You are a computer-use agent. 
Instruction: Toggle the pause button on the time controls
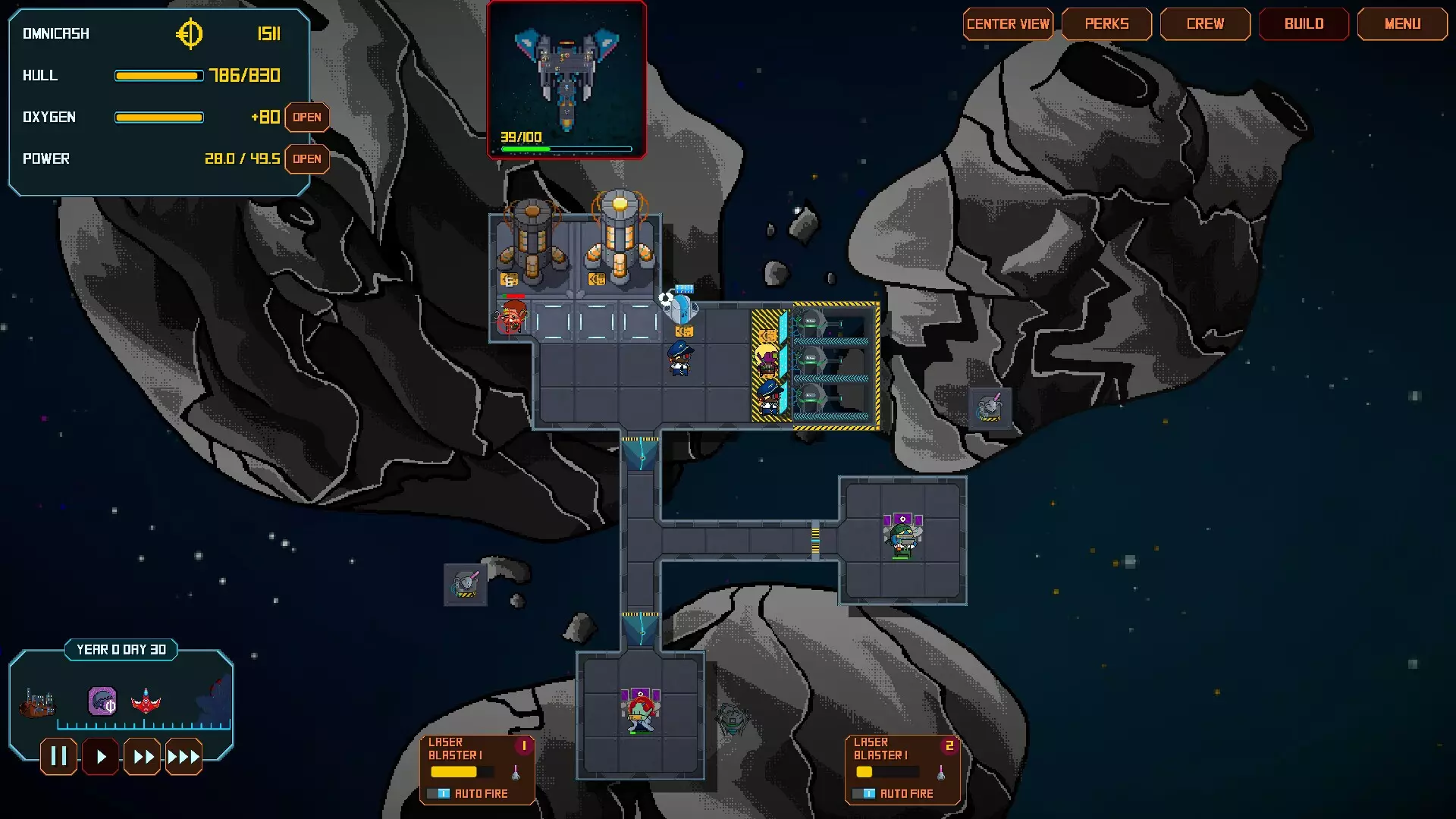click(58, 756)
